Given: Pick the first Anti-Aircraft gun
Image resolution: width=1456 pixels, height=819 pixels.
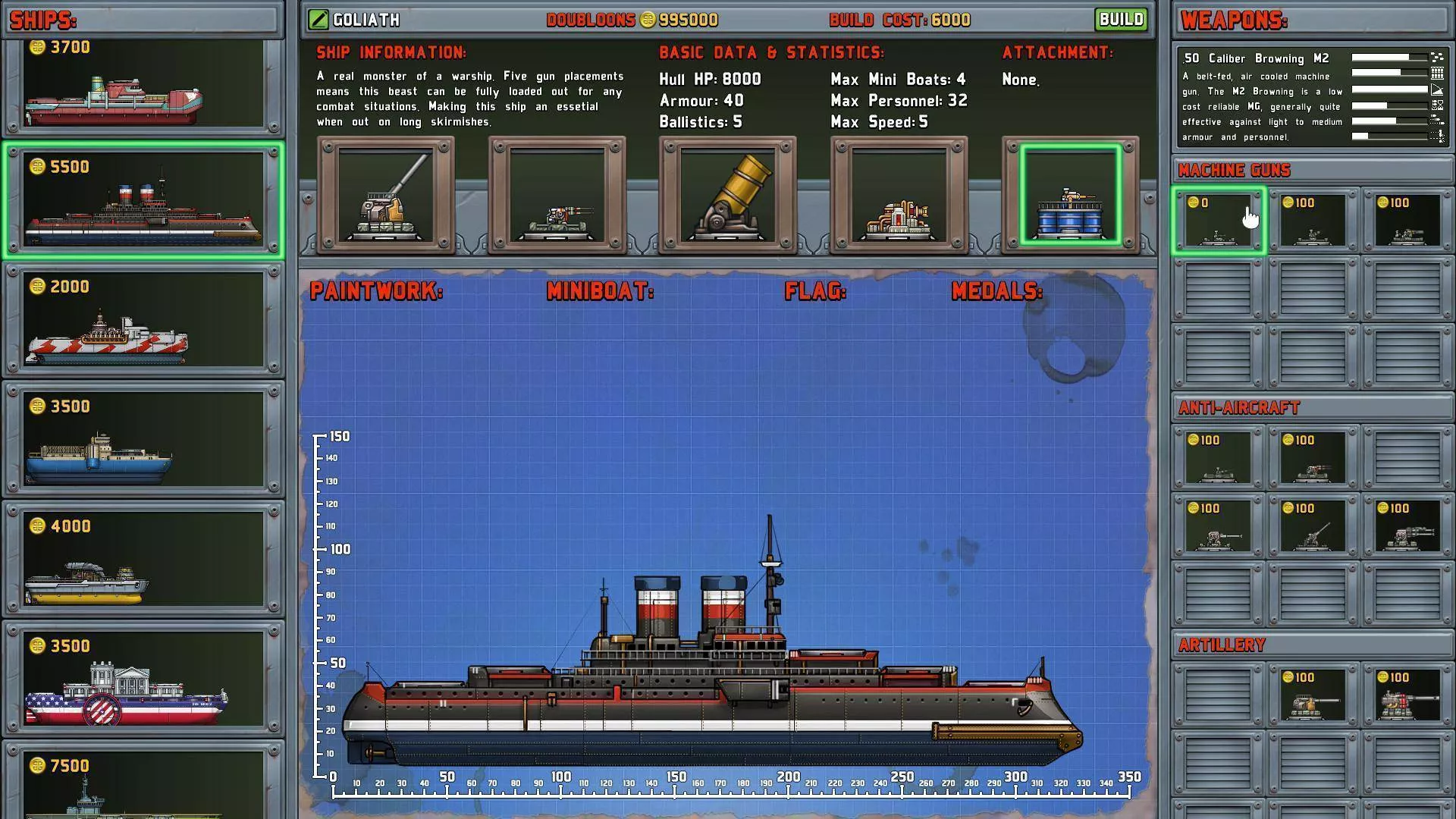Looking at the screenshot, I should click(x=1219, y=457).
